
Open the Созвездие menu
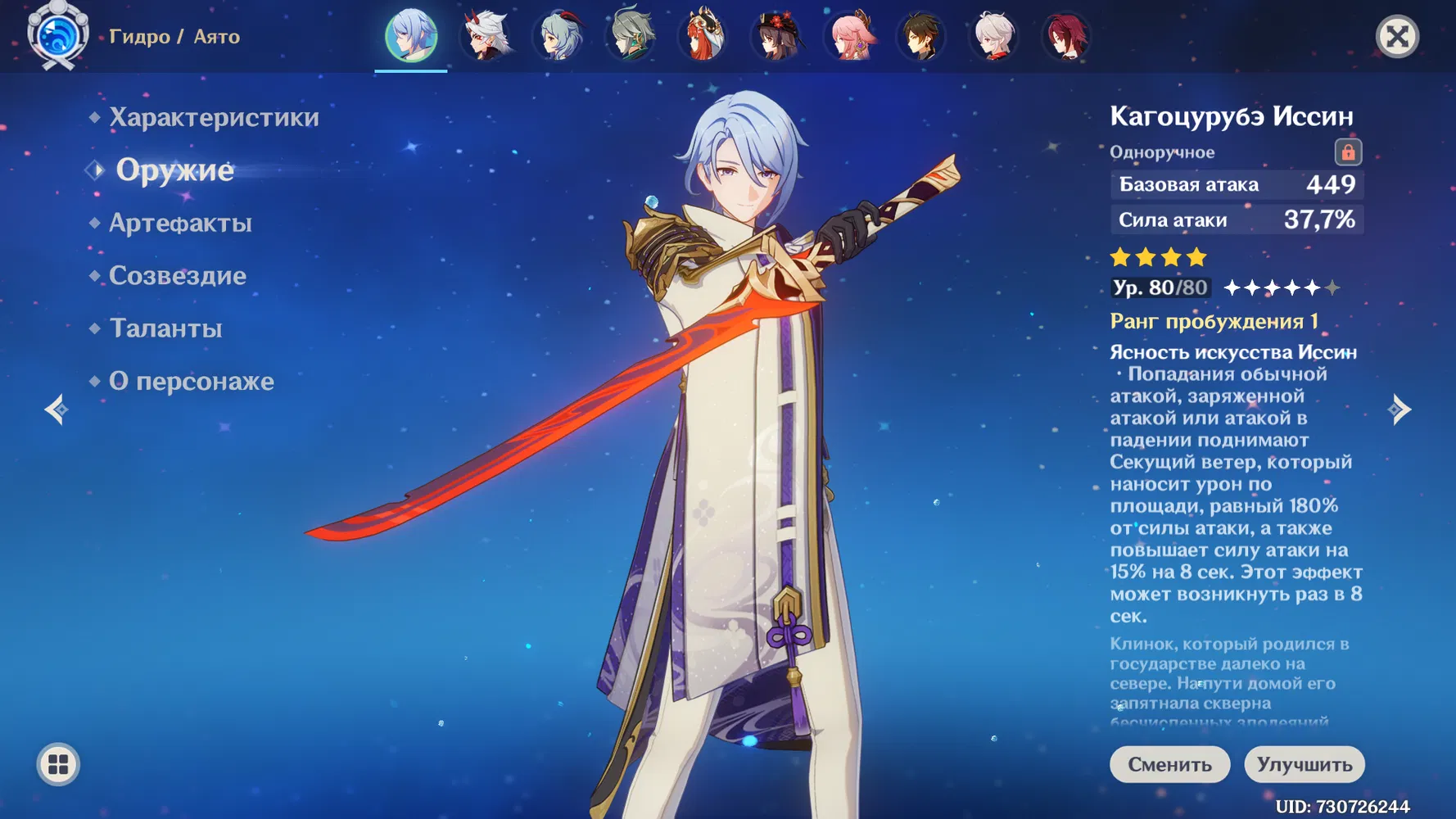pos(178,275)
